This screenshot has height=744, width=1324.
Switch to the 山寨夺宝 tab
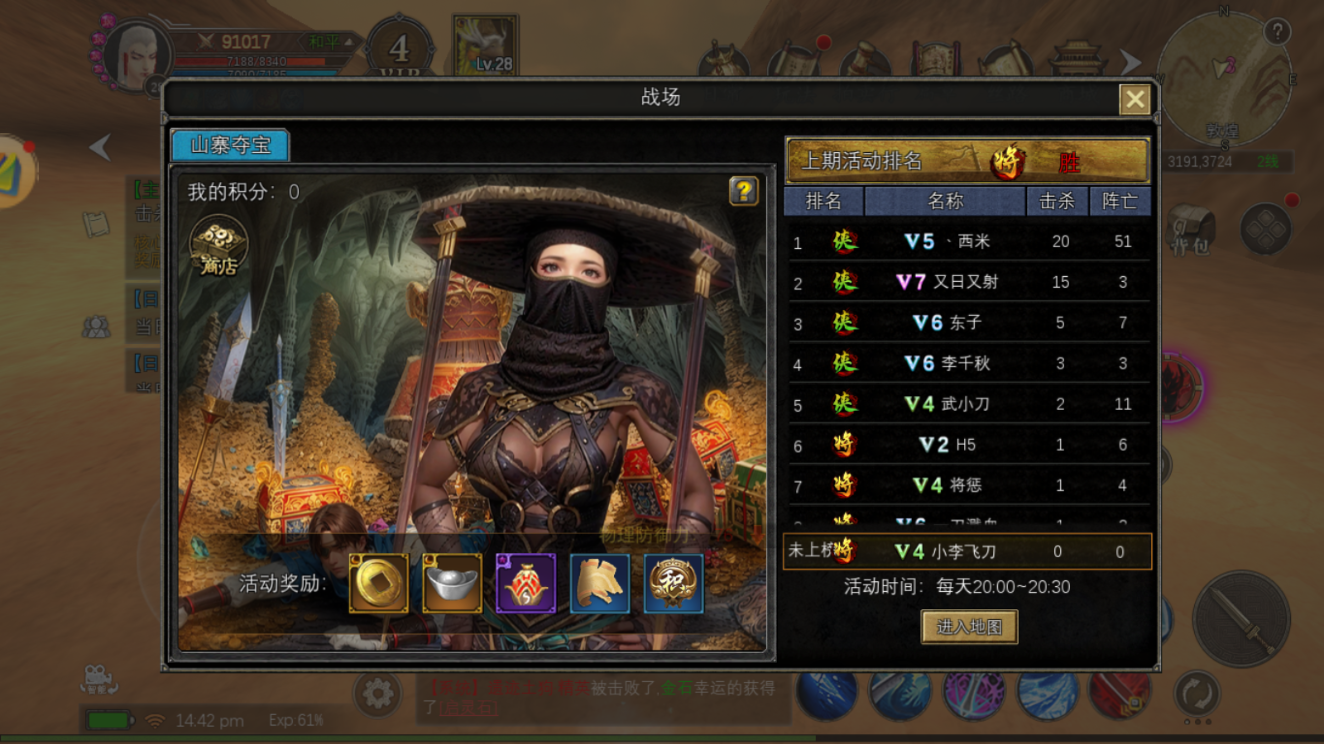230,144
